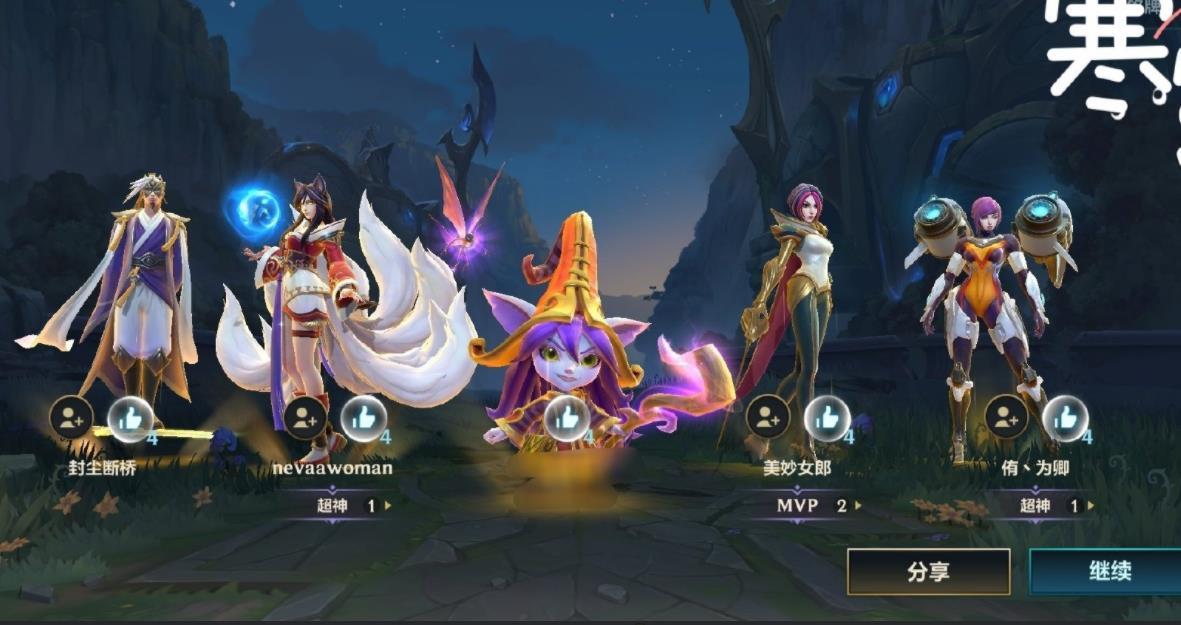Screen dimensions: 1181x625
Task: Expand 侑、为卿's 超神 badge
Action: coord(1054,506)
